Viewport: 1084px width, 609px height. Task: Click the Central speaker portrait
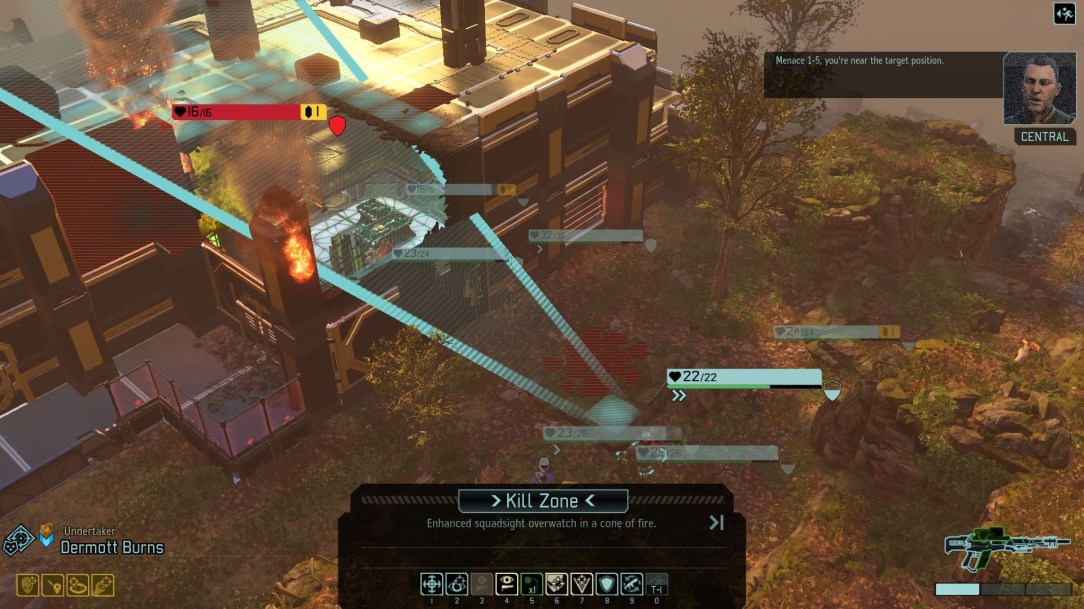1040,88
